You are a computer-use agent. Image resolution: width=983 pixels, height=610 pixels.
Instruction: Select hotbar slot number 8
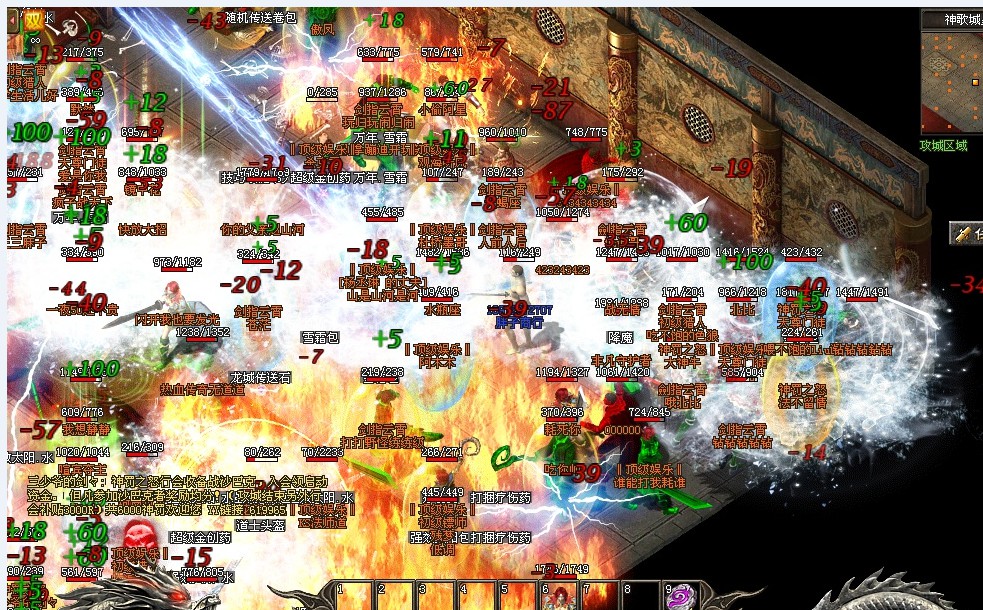pos(641,596)
